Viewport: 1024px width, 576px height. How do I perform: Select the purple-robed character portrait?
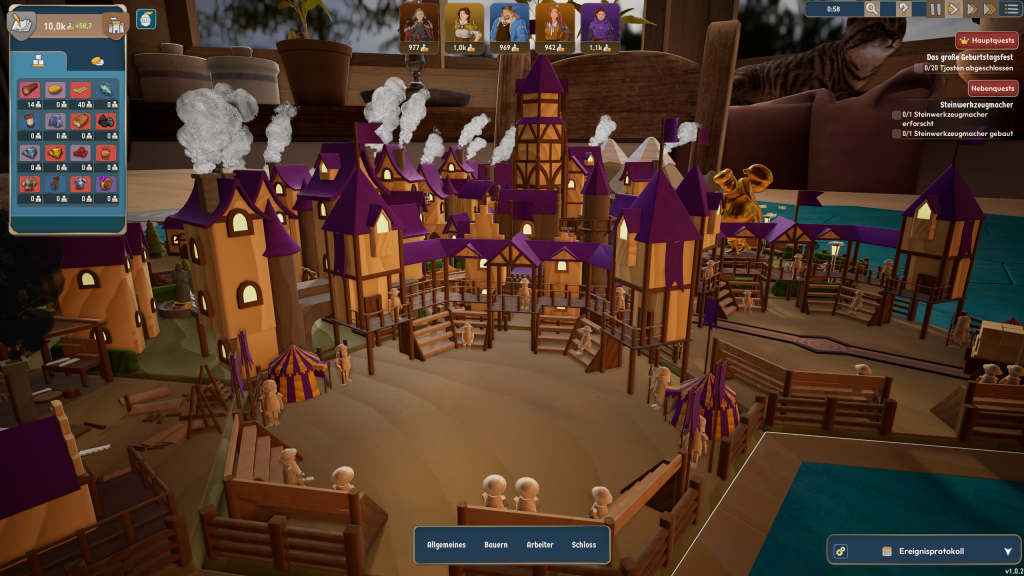pos(599,23)
